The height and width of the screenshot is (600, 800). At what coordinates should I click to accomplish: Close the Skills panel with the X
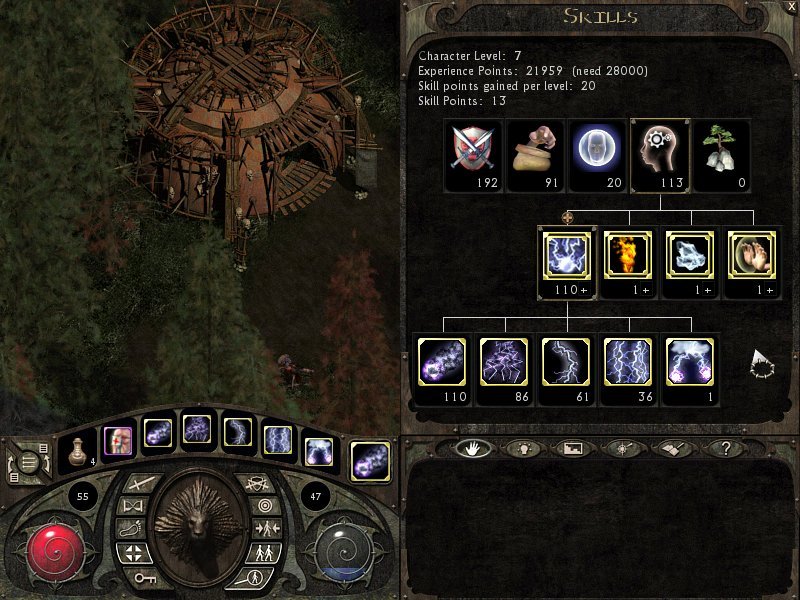point(791,7)
